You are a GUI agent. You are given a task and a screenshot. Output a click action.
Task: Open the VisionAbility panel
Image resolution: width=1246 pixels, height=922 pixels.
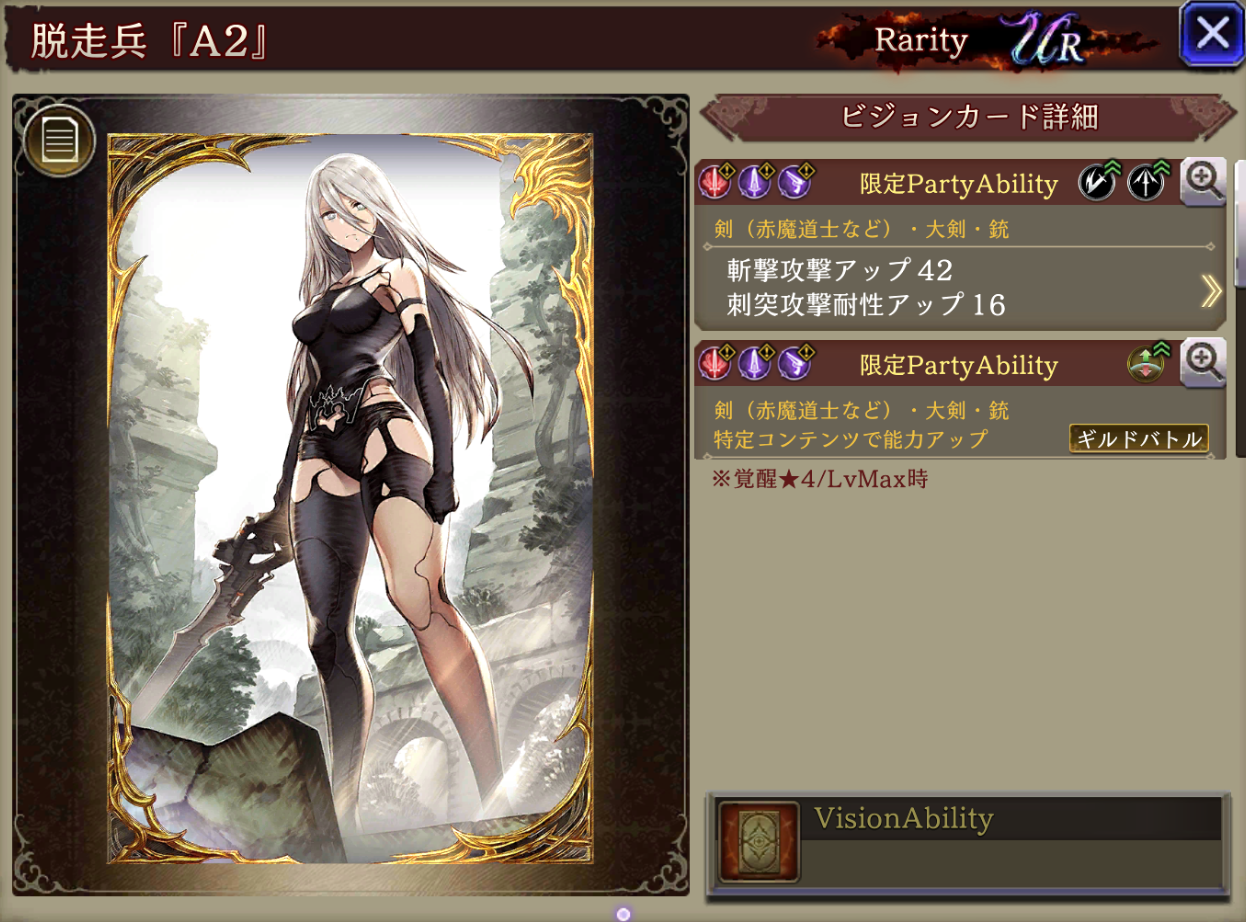point(966,842)
